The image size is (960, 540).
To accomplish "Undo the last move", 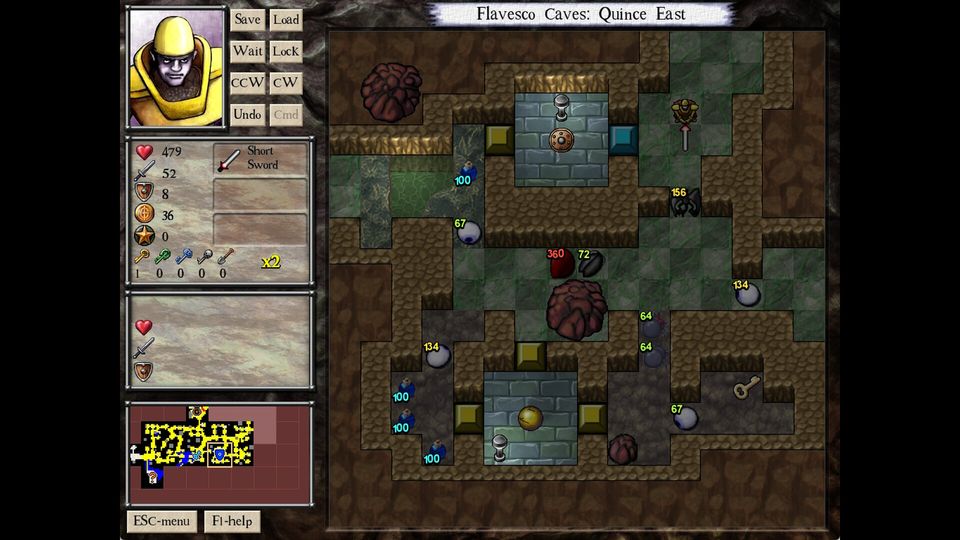I will pos(247,115).
